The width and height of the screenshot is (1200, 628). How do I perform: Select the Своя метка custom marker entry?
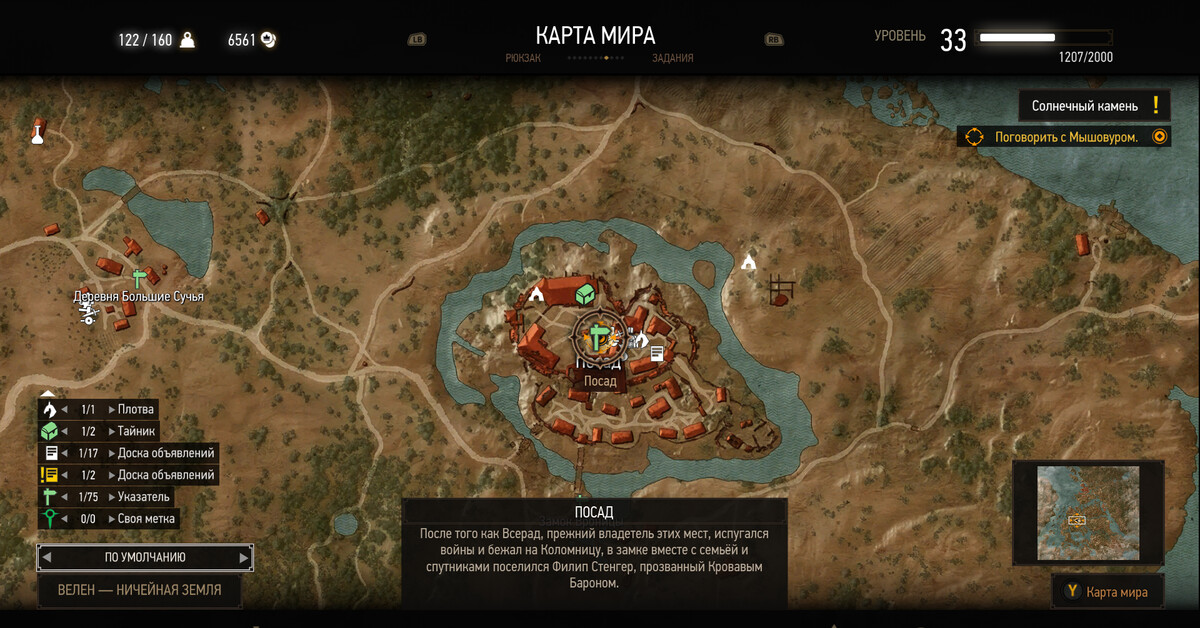point(146,518)
